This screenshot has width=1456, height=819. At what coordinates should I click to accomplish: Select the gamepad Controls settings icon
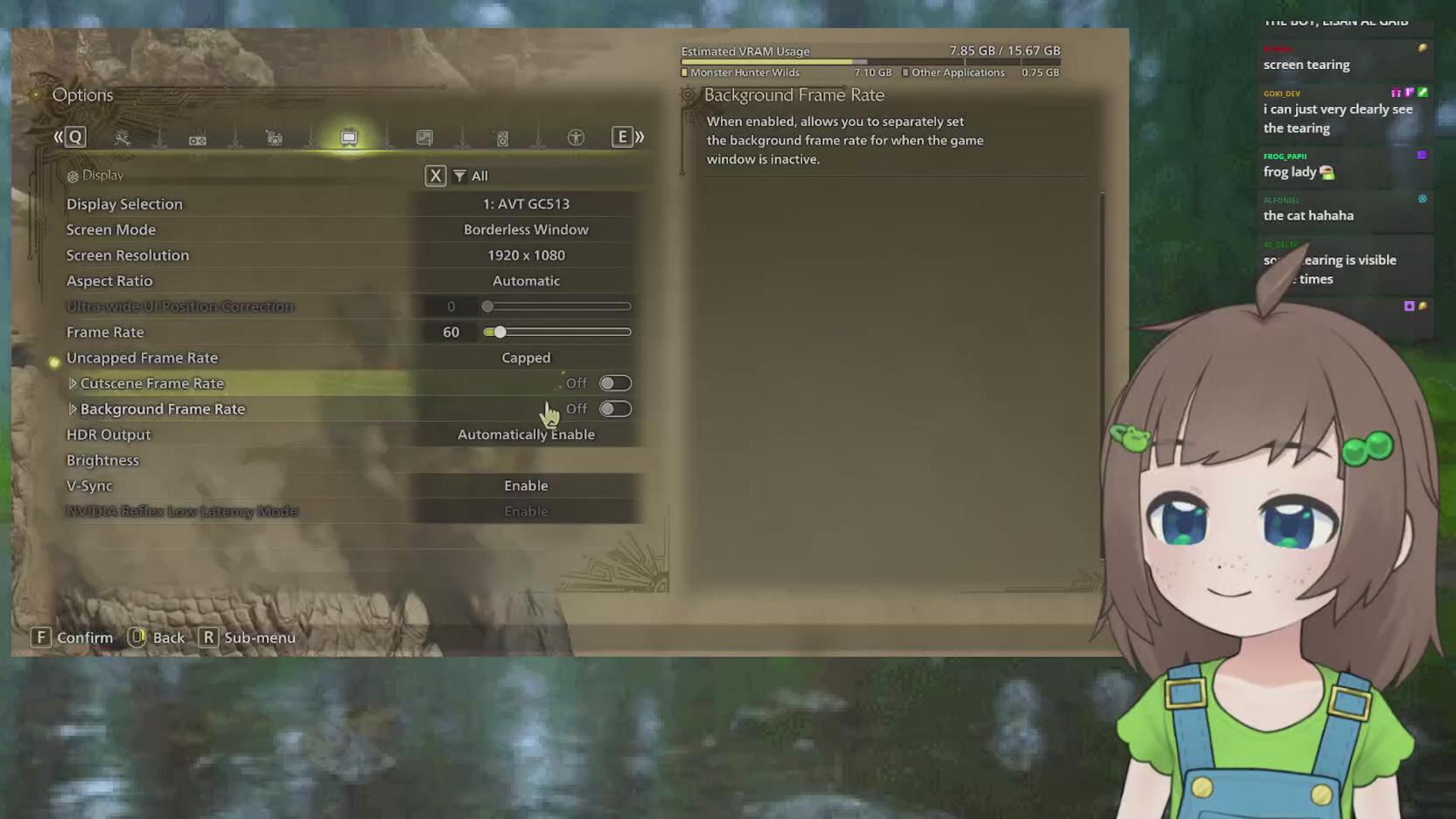click(198, 138)
